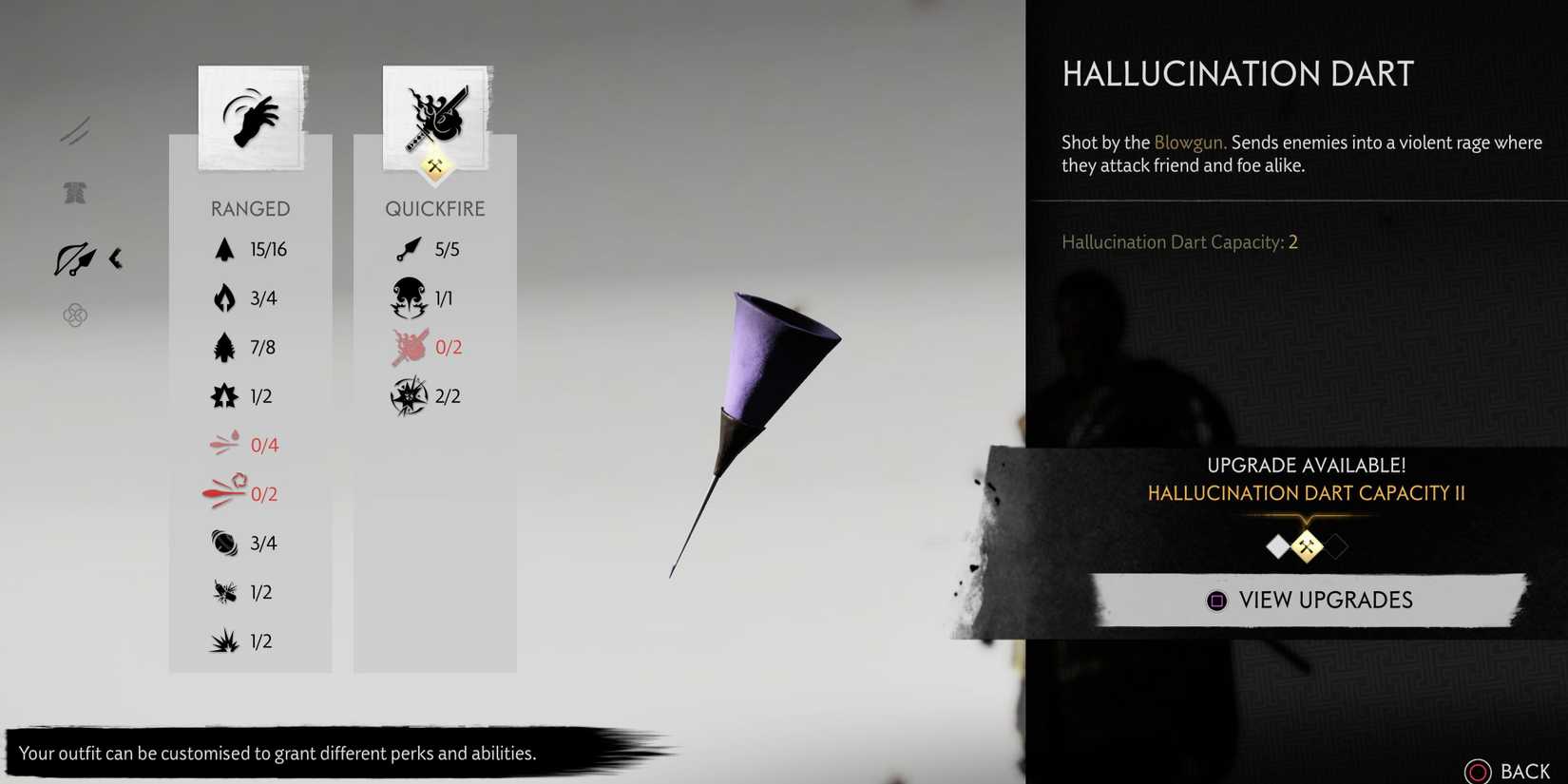The image size is (1568, 784).
Task: Select the smoke bomb ammo icon
Action: click(224, 543)
